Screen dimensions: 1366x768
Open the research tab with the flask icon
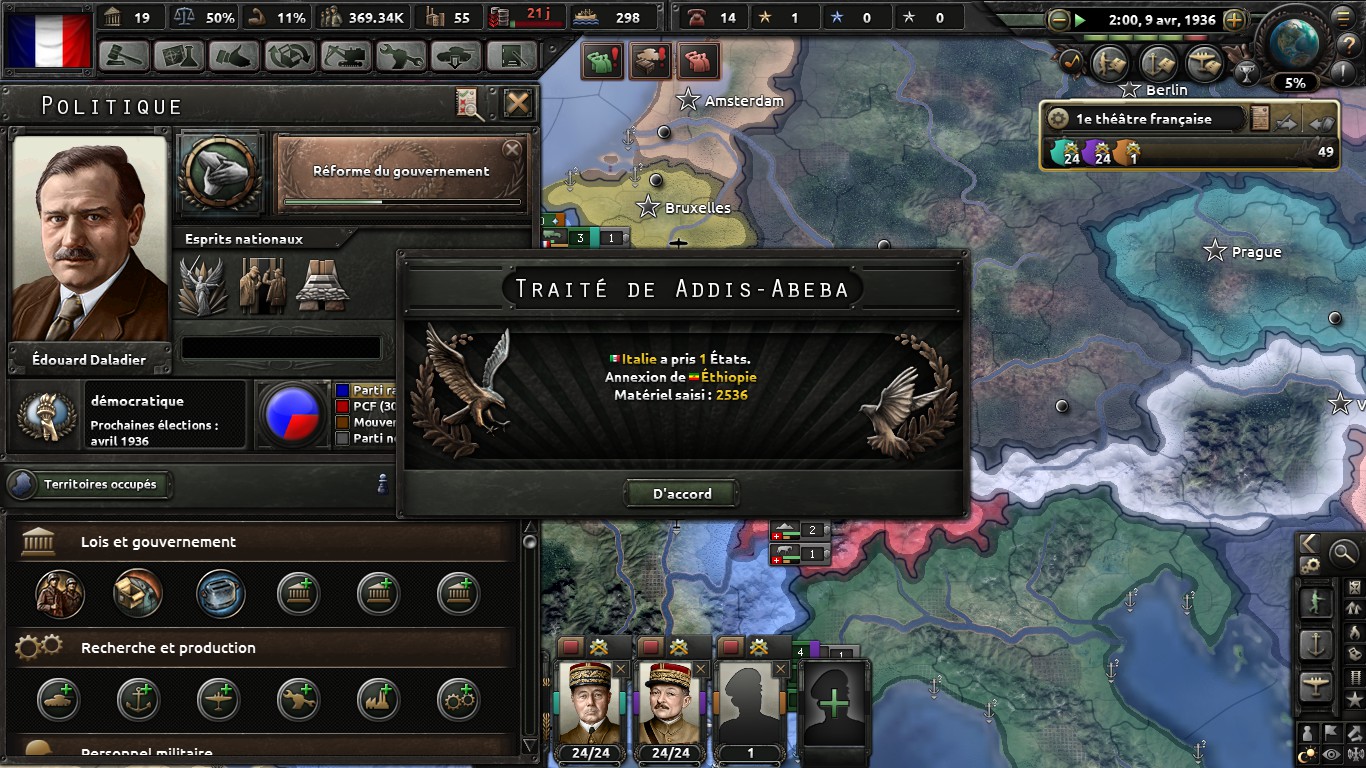tap(180, 56)
